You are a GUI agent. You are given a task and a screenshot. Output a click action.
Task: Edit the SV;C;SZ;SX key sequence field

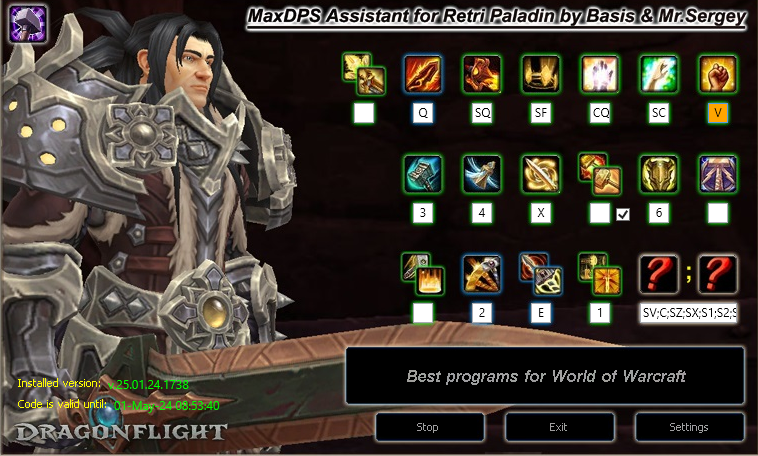point(689,313)
